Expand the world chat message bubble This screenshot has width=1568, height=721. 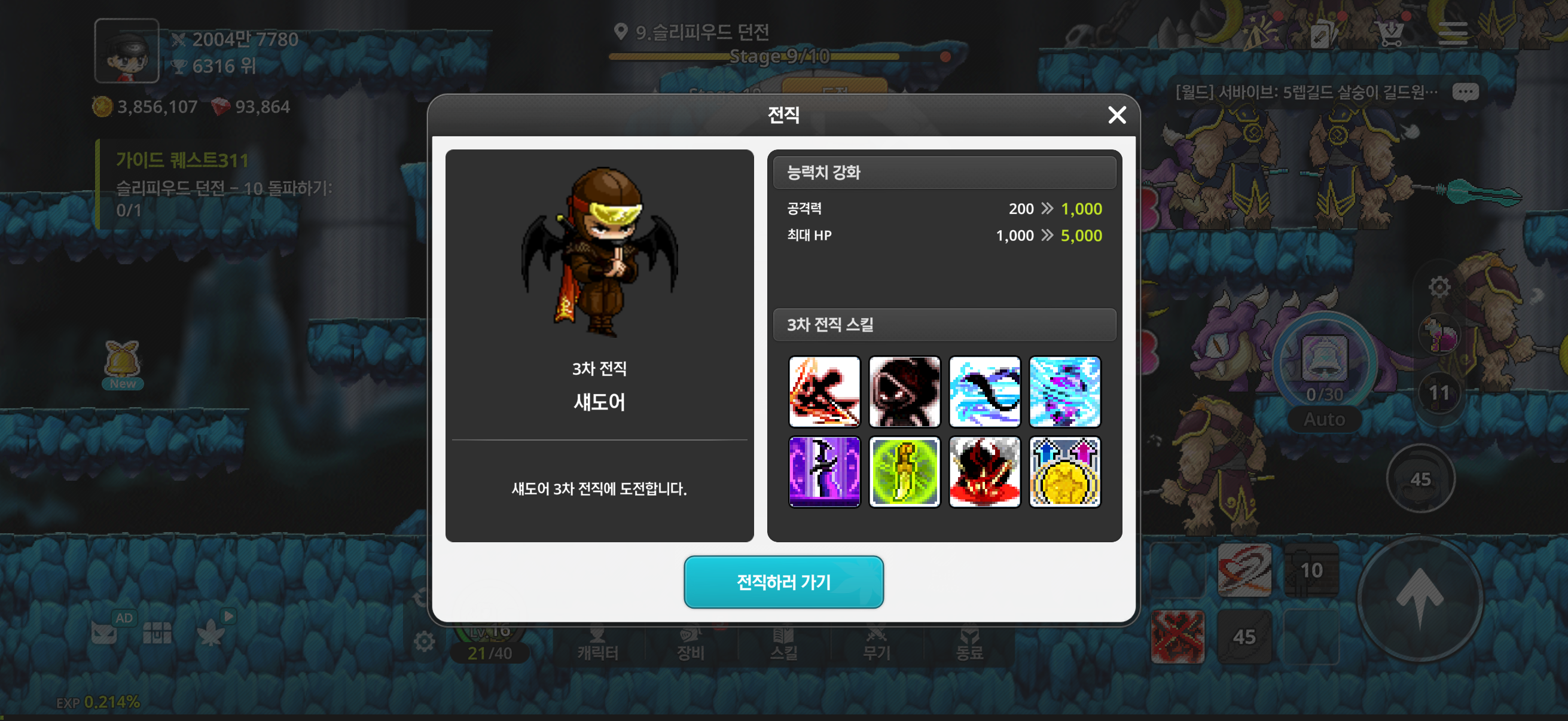pyautogui.click(x=1465, y=91)
